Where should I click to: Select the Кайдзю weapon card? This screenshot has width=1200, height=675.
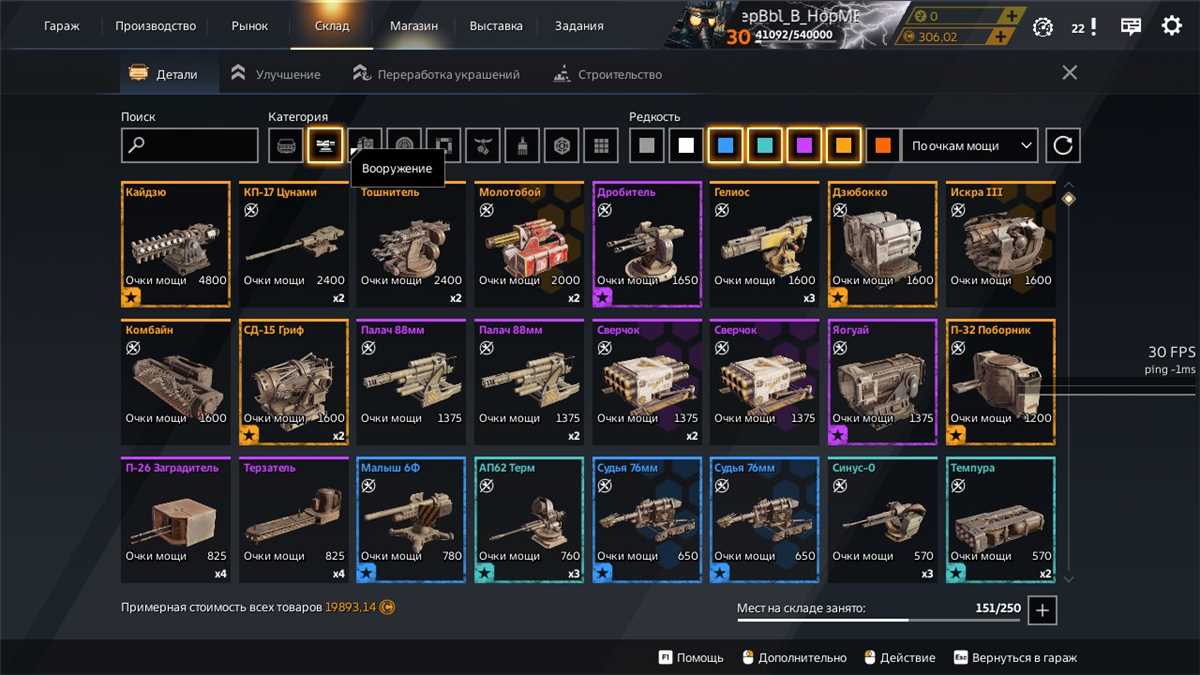(176, 244)
